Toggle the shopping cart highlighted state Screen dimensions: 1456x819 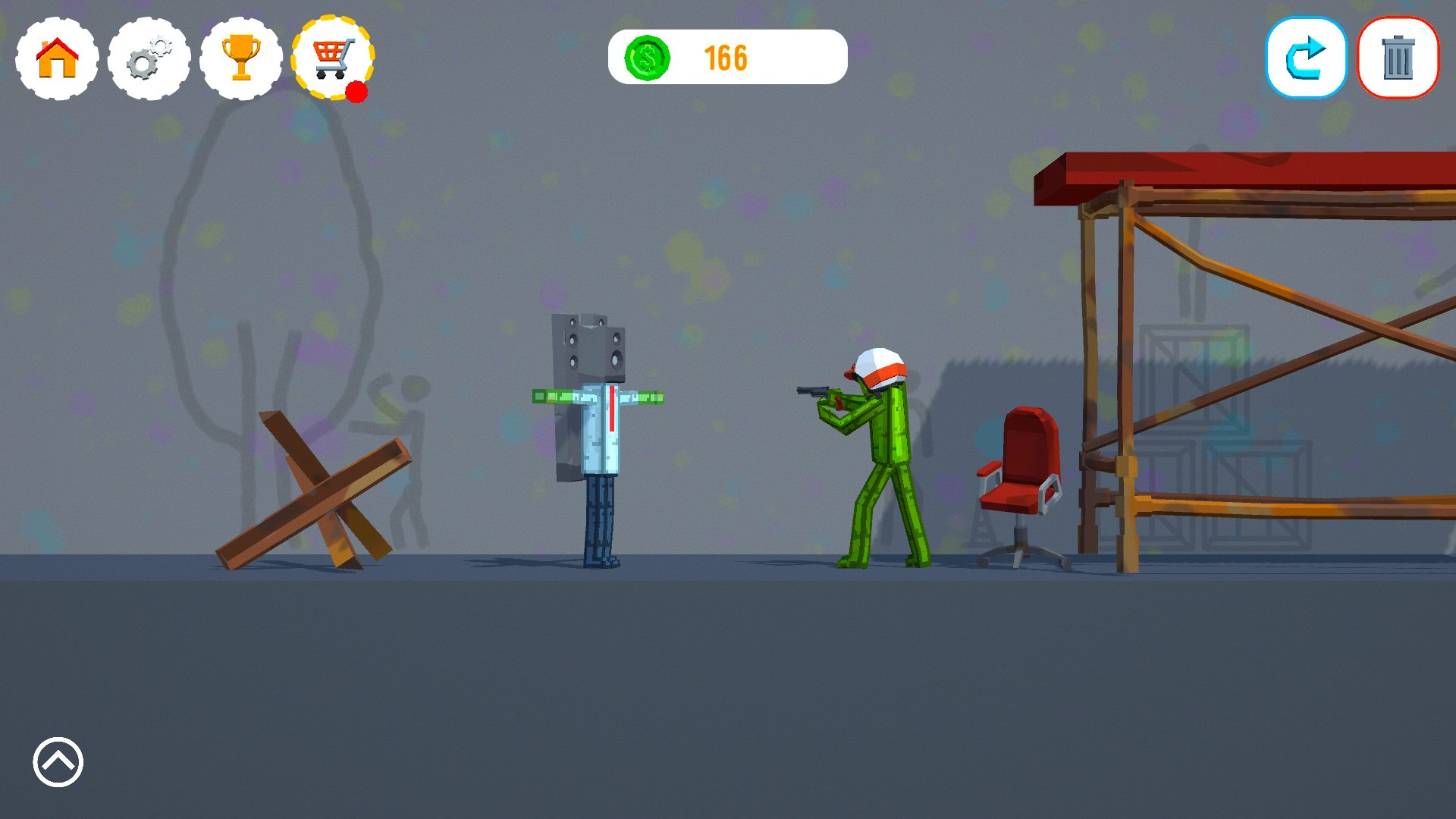[x=332, y=58]
